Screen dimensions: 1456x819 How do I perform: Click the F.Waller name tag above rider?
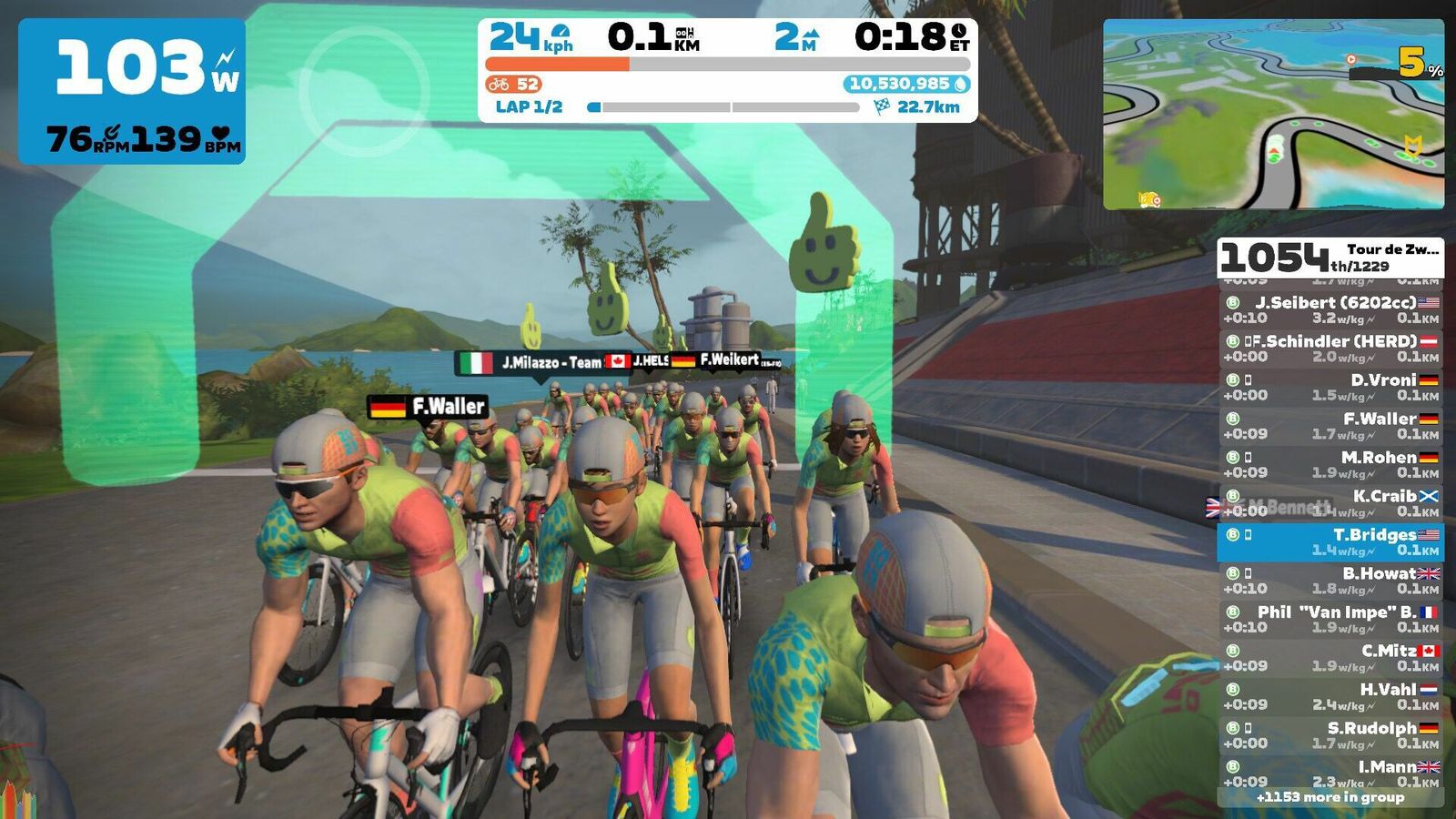click(428, 407)
